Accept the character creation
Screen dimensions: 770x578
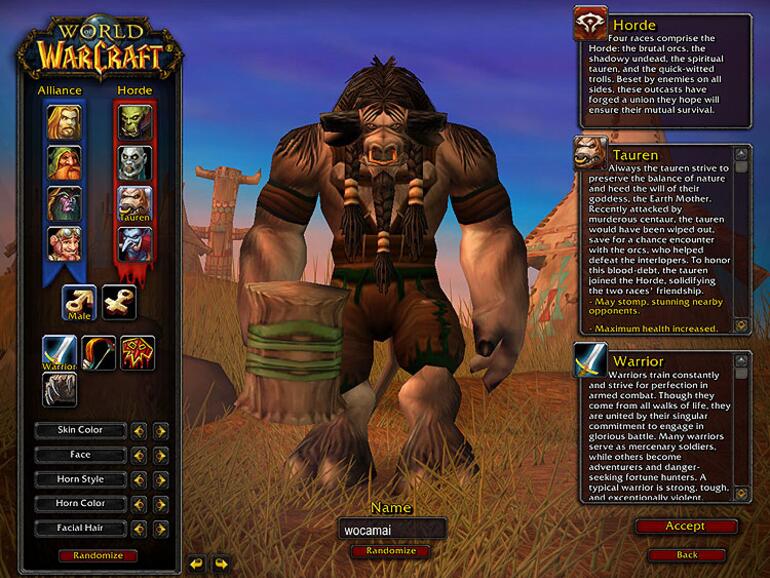click(686, 526)
